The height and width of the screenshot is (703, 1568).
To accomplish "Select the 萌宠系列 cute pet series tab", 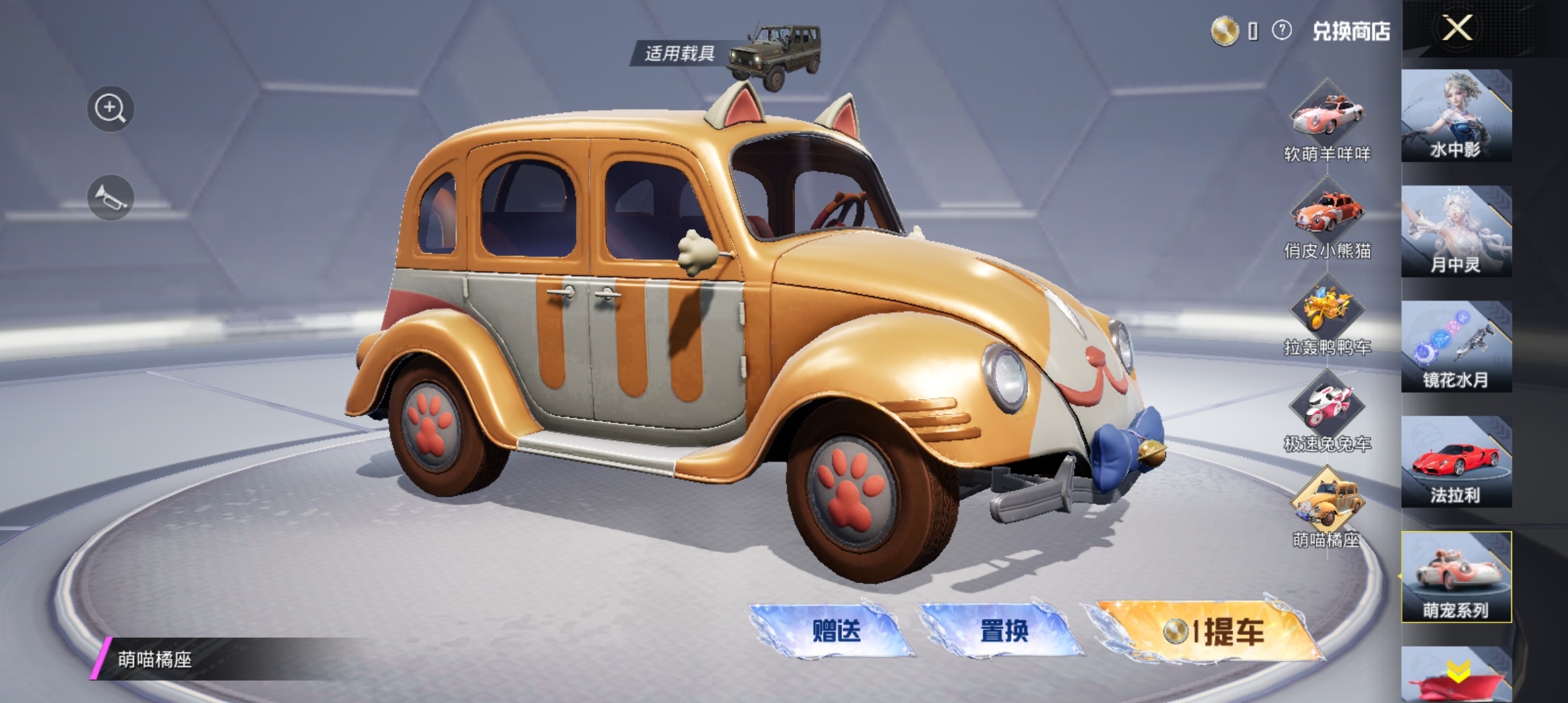I will pyautogui.click(x=1456, y=577).
